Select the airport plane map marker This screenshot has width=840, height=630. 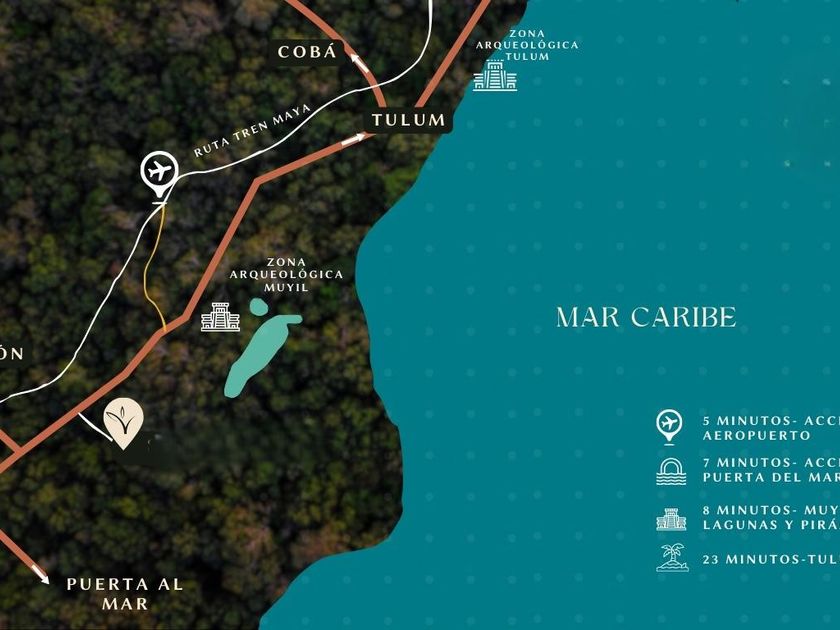tap(158, 171)
